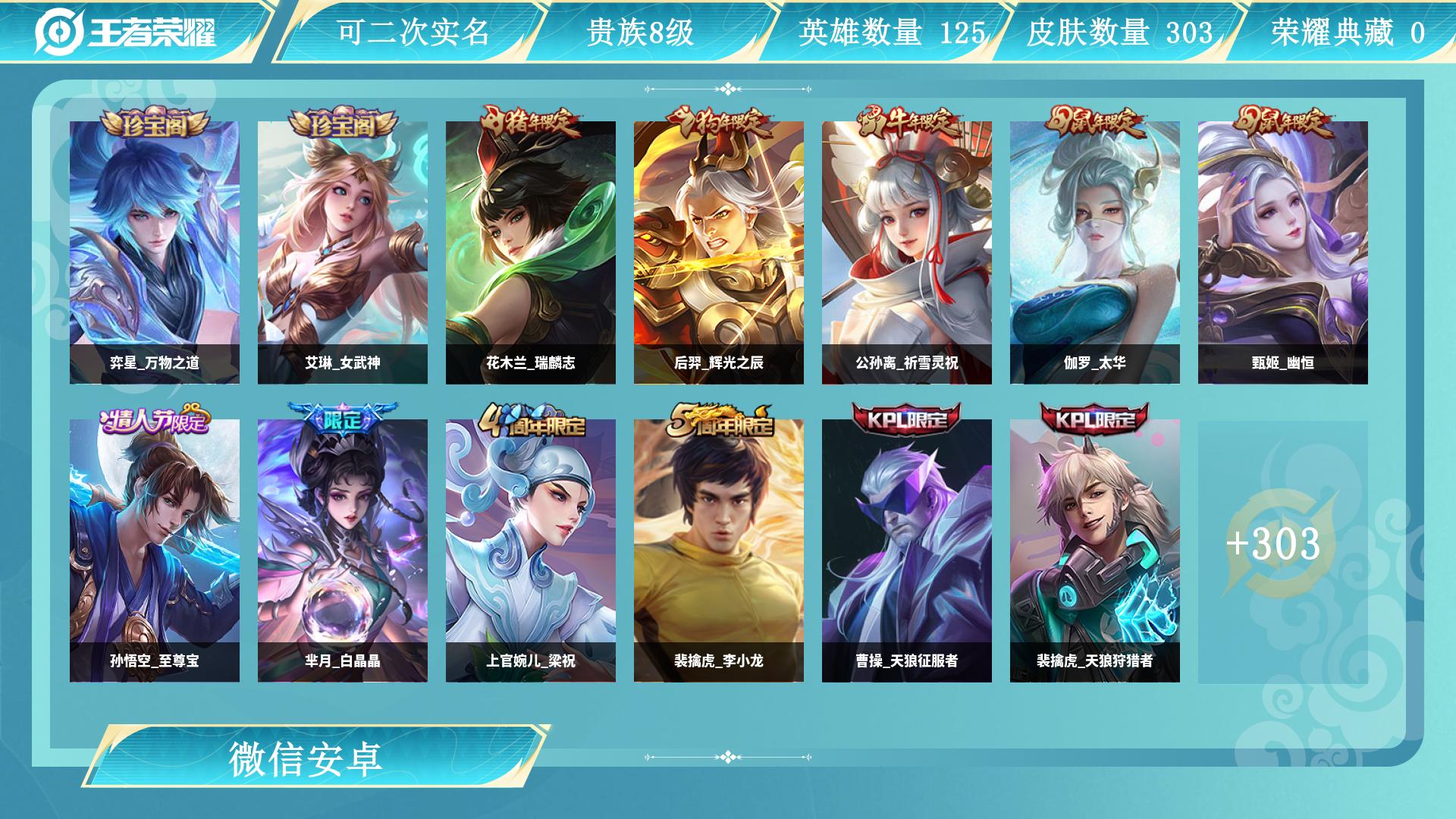
Task: Choose the 芈月_白晶晶 skin card
Action: (343, 551)
